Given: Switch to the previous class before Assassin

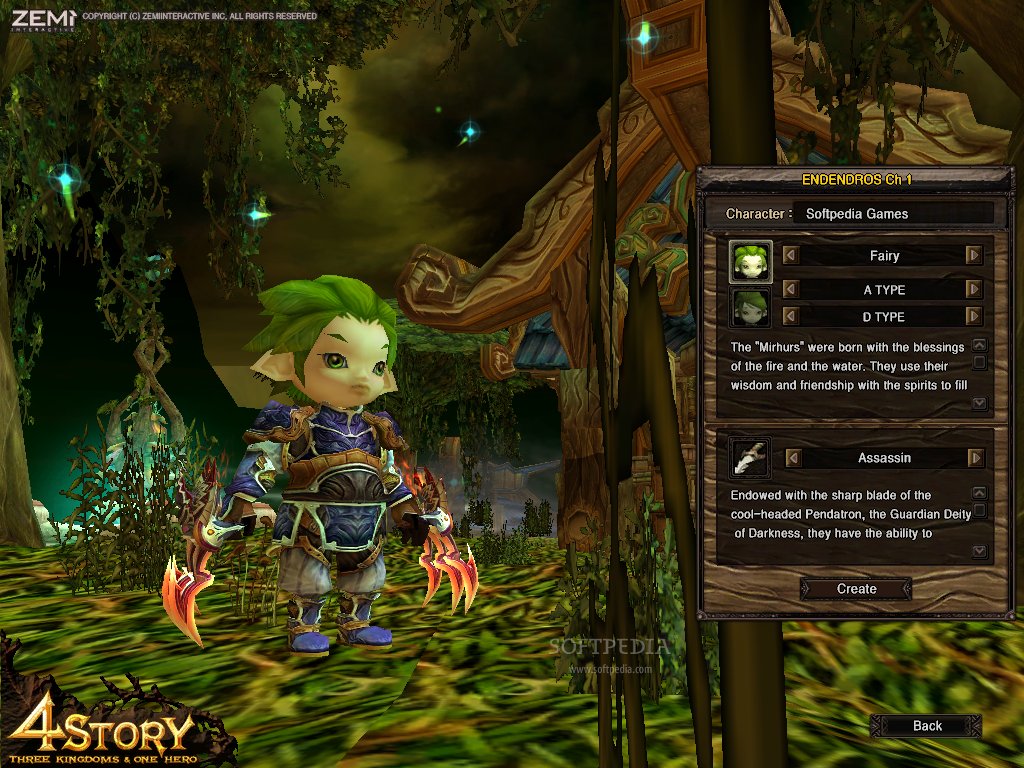Looking at the screenshot, I should pyautogui.click(x=793, y=458).
